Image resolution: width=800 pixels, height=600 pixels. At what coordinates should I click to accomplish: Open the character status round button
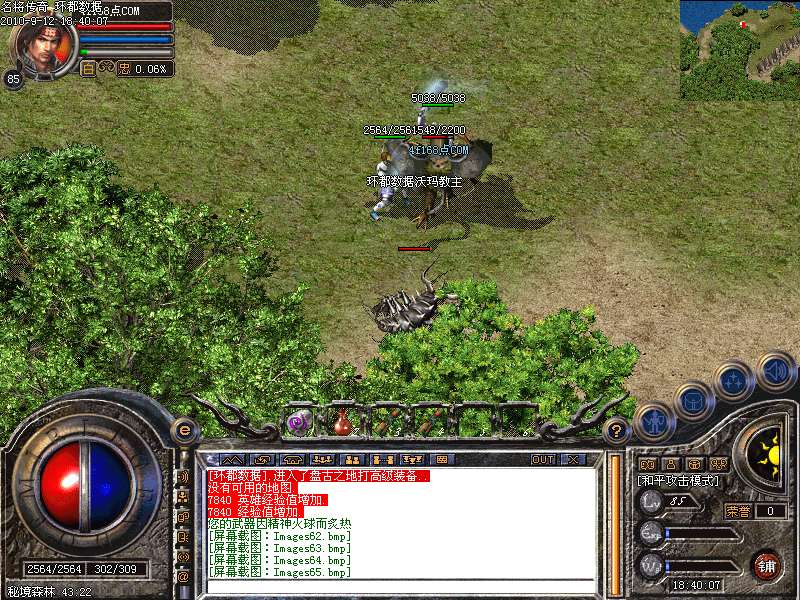pyautogui.click(x=653, y=423)
